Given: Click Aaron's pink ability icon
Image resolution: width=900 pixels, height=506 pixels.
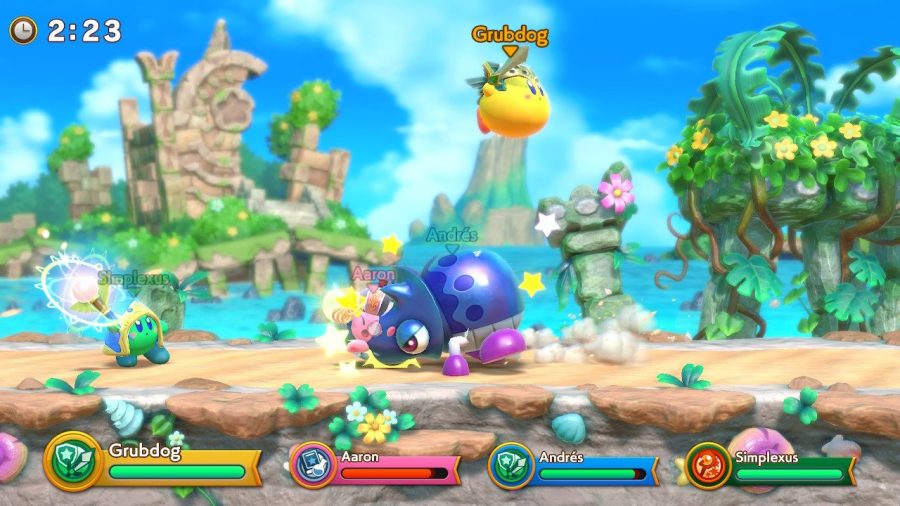Looking at the screenshot, I should point(311,464).
